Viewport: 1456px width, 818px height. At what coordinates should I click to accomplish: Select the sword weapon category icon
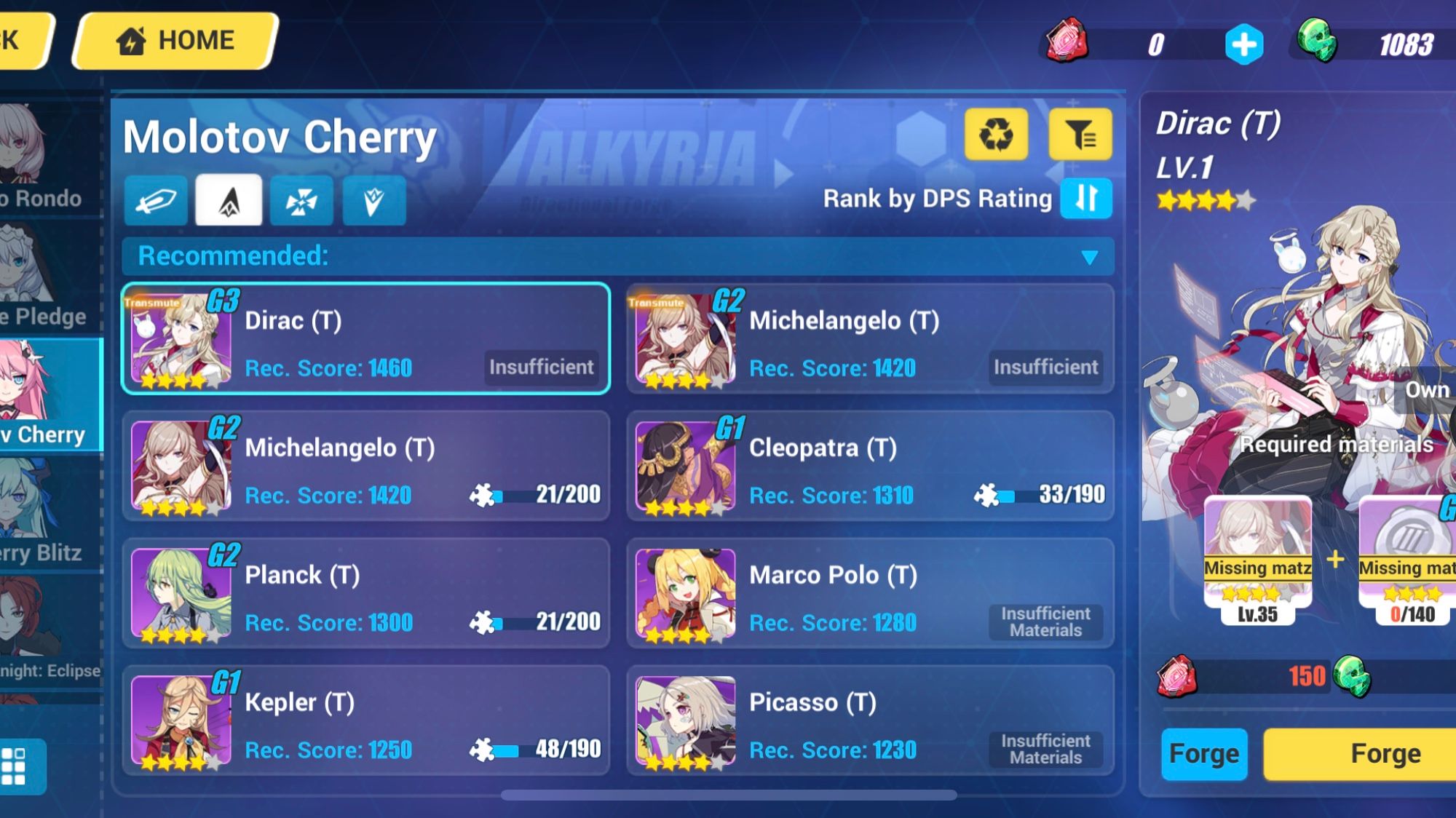[157, 201]
